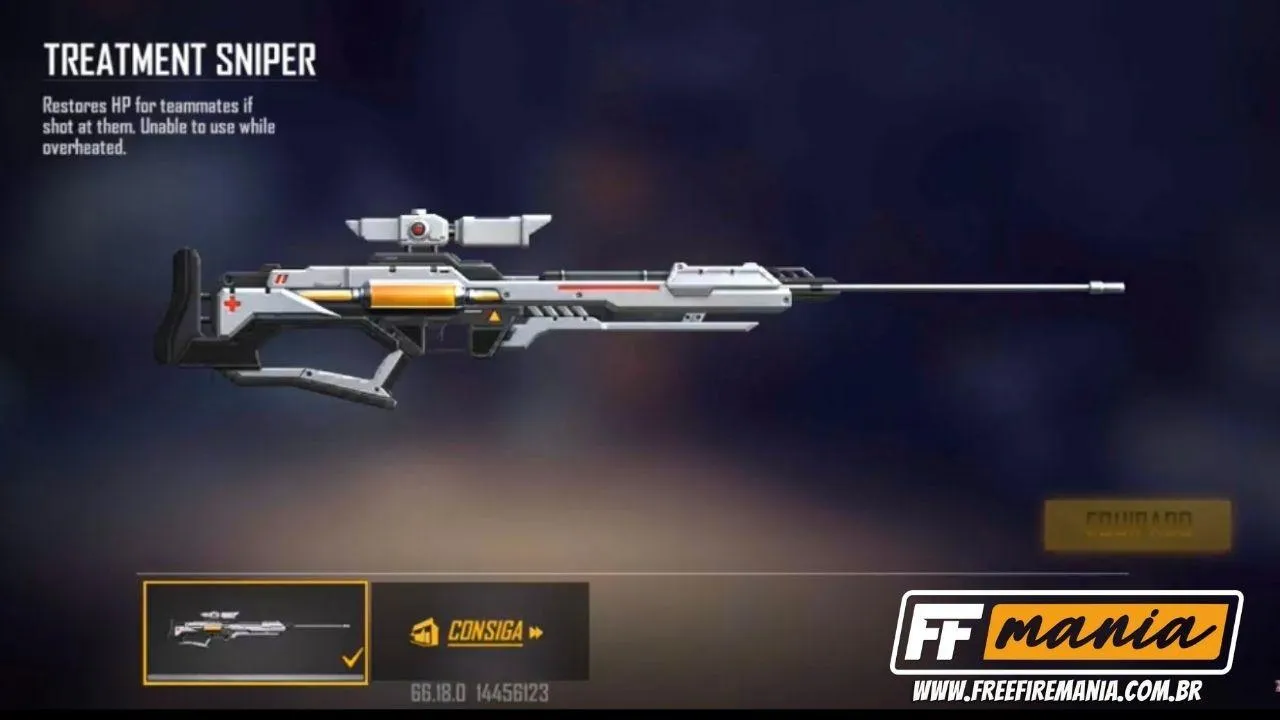Click the double chevron arrows after CONSIGA
This screenshot has width=1280, height=720.
pos(537,632)
